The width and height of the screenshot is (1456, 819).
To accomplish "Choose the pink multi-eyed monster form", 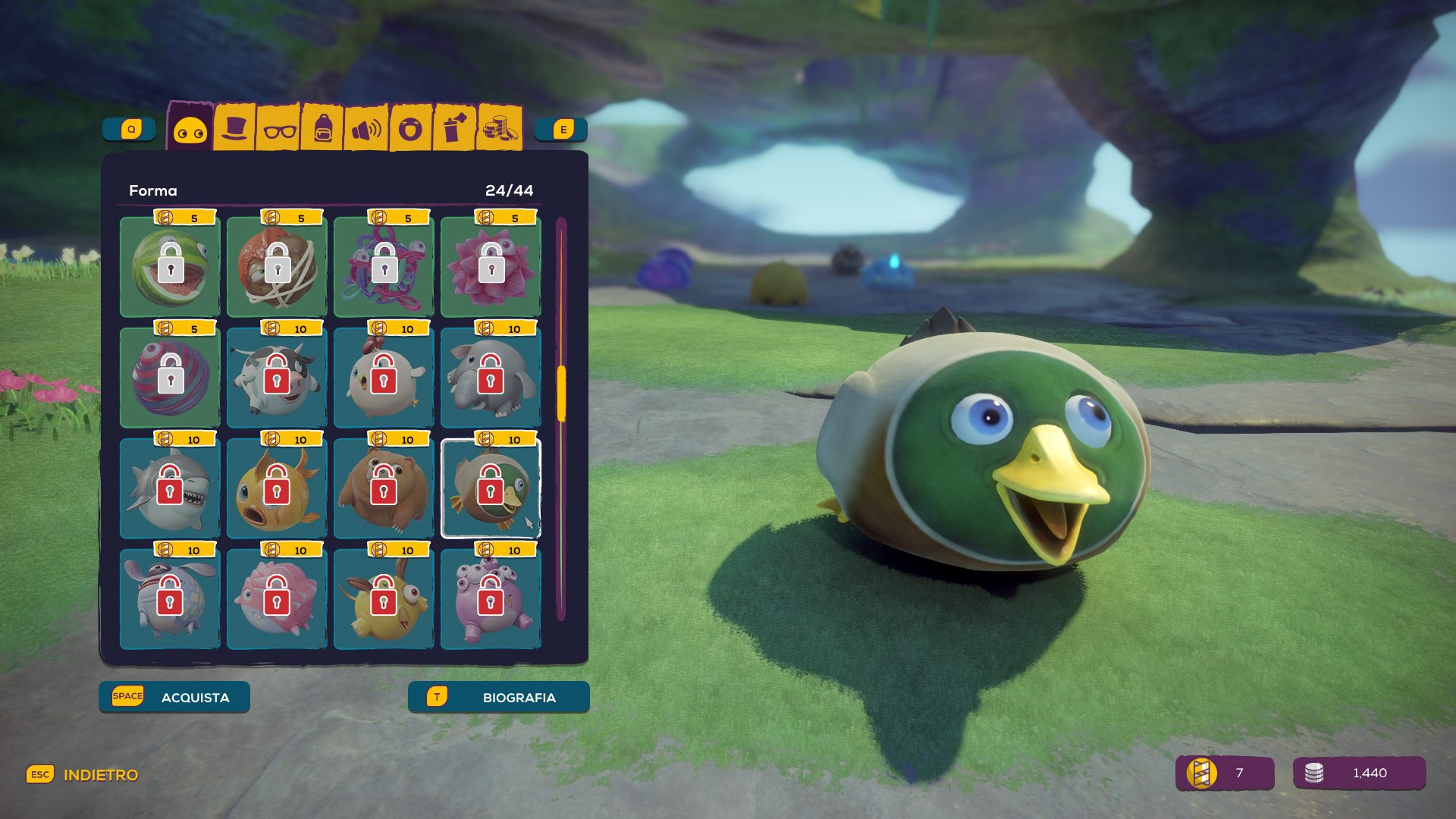I will (x=491, y=599).
